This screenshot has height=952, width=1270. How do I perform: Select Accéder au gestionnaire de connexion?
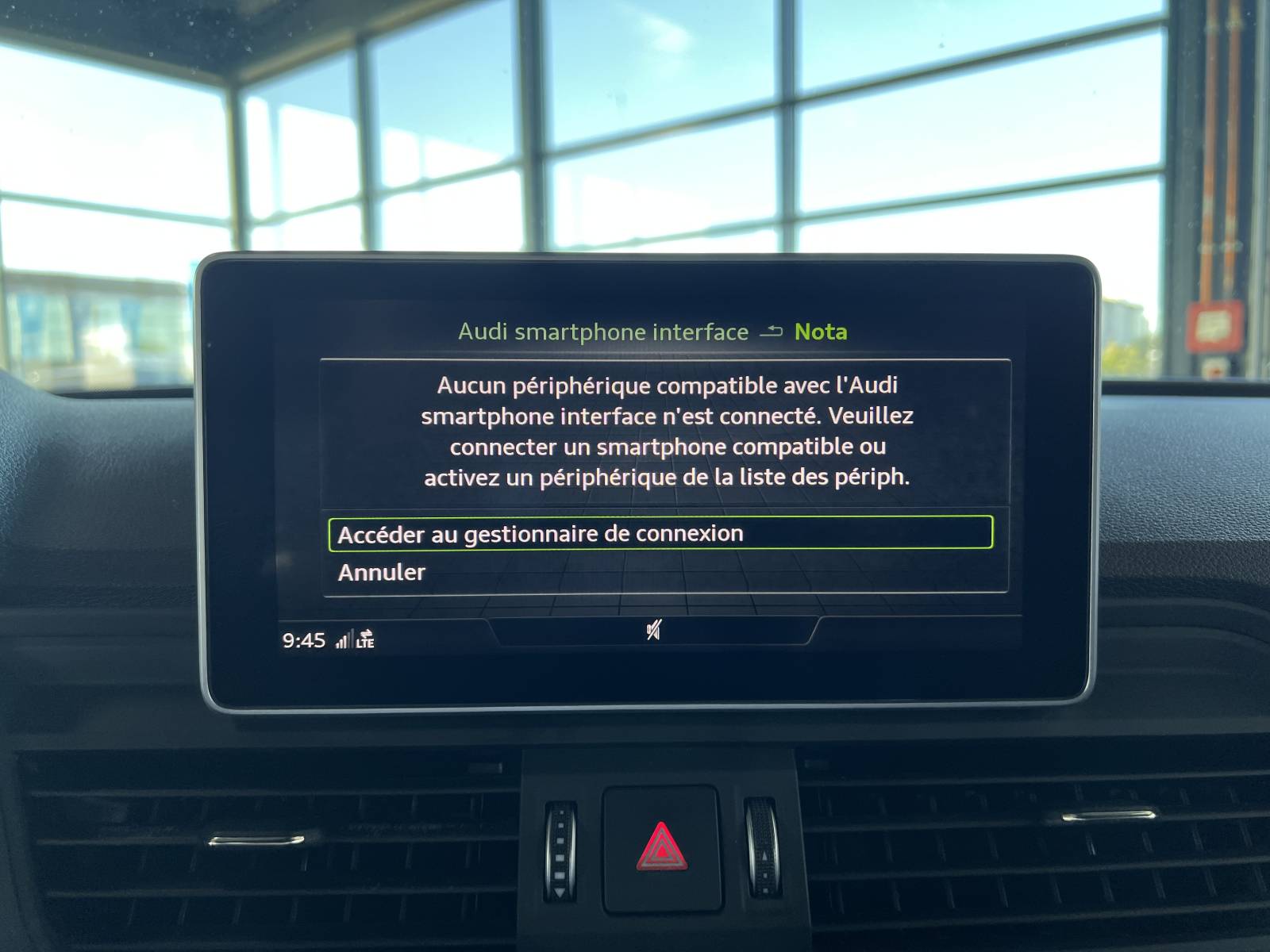pos(541,533)
